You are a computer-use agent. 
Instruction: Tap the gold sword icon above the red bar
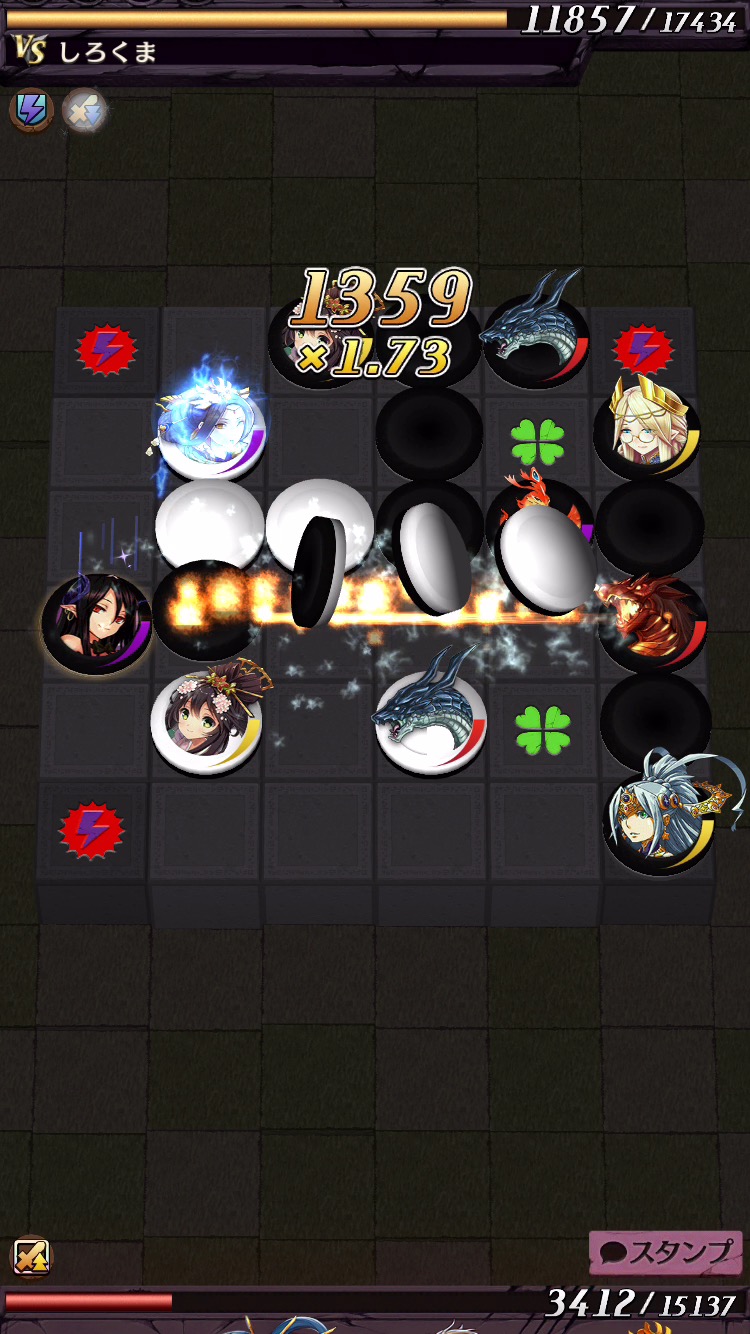point(31,1256)
